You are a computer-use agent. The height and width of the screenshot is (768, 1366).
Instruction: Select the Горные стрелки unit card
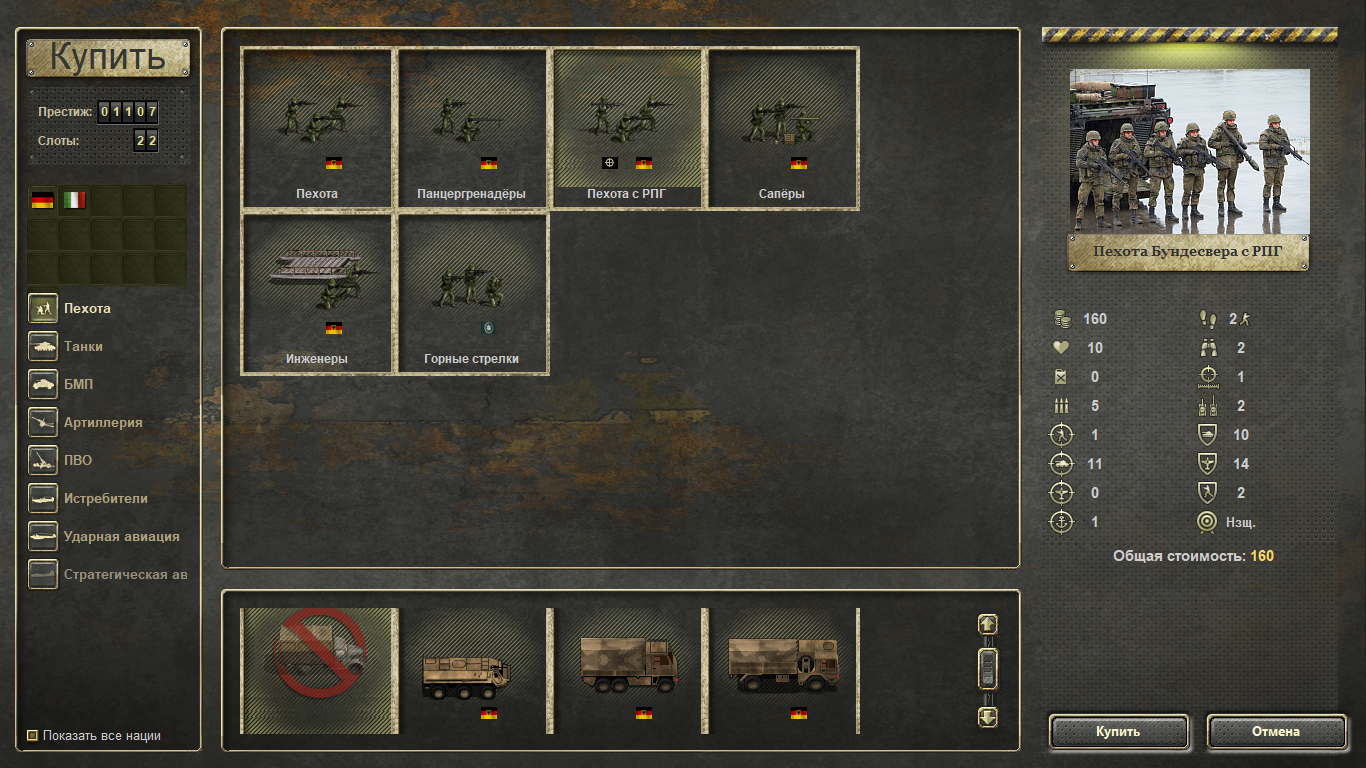472,293
